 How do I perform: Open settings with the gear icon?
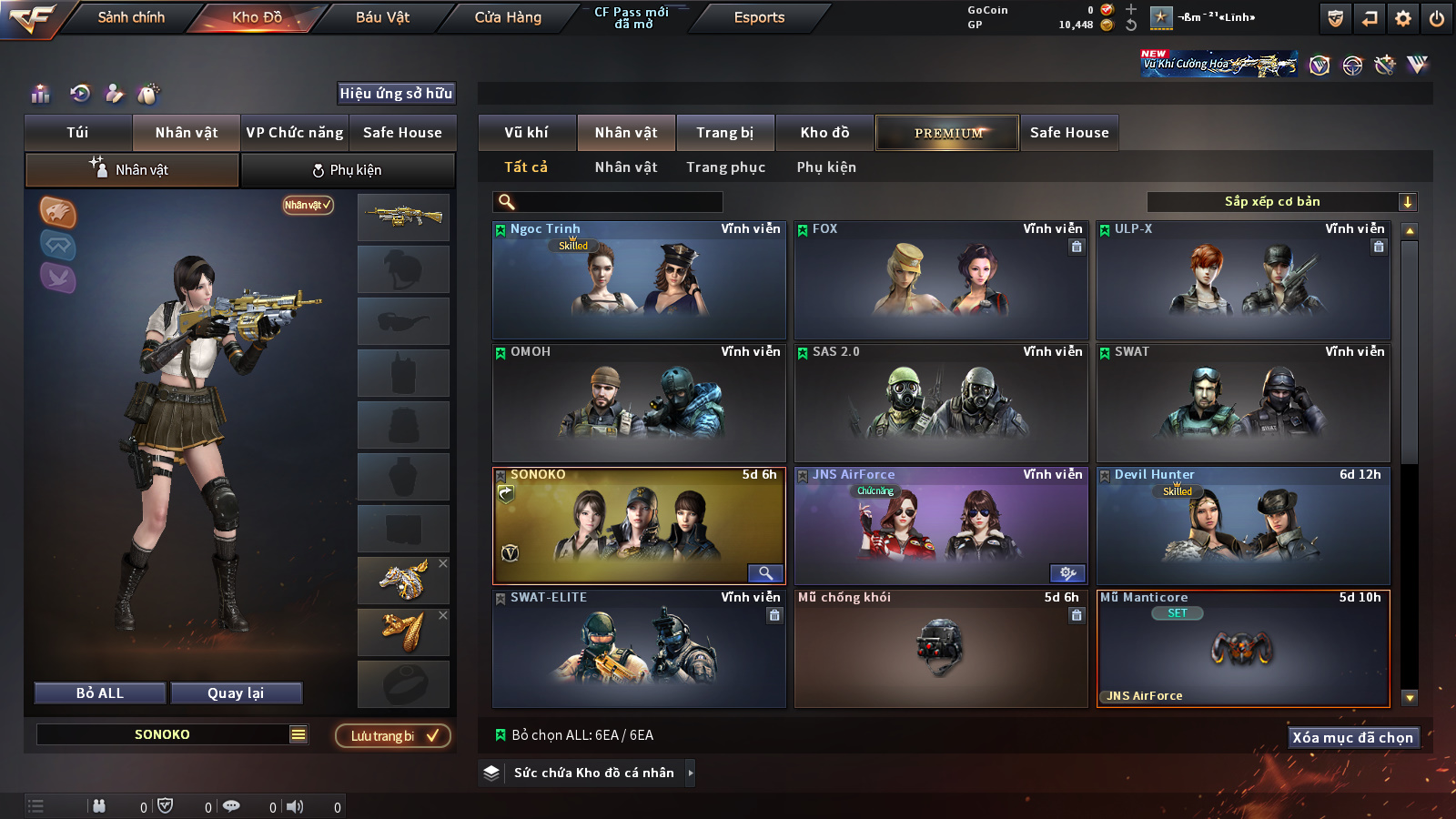[1403, 18]
